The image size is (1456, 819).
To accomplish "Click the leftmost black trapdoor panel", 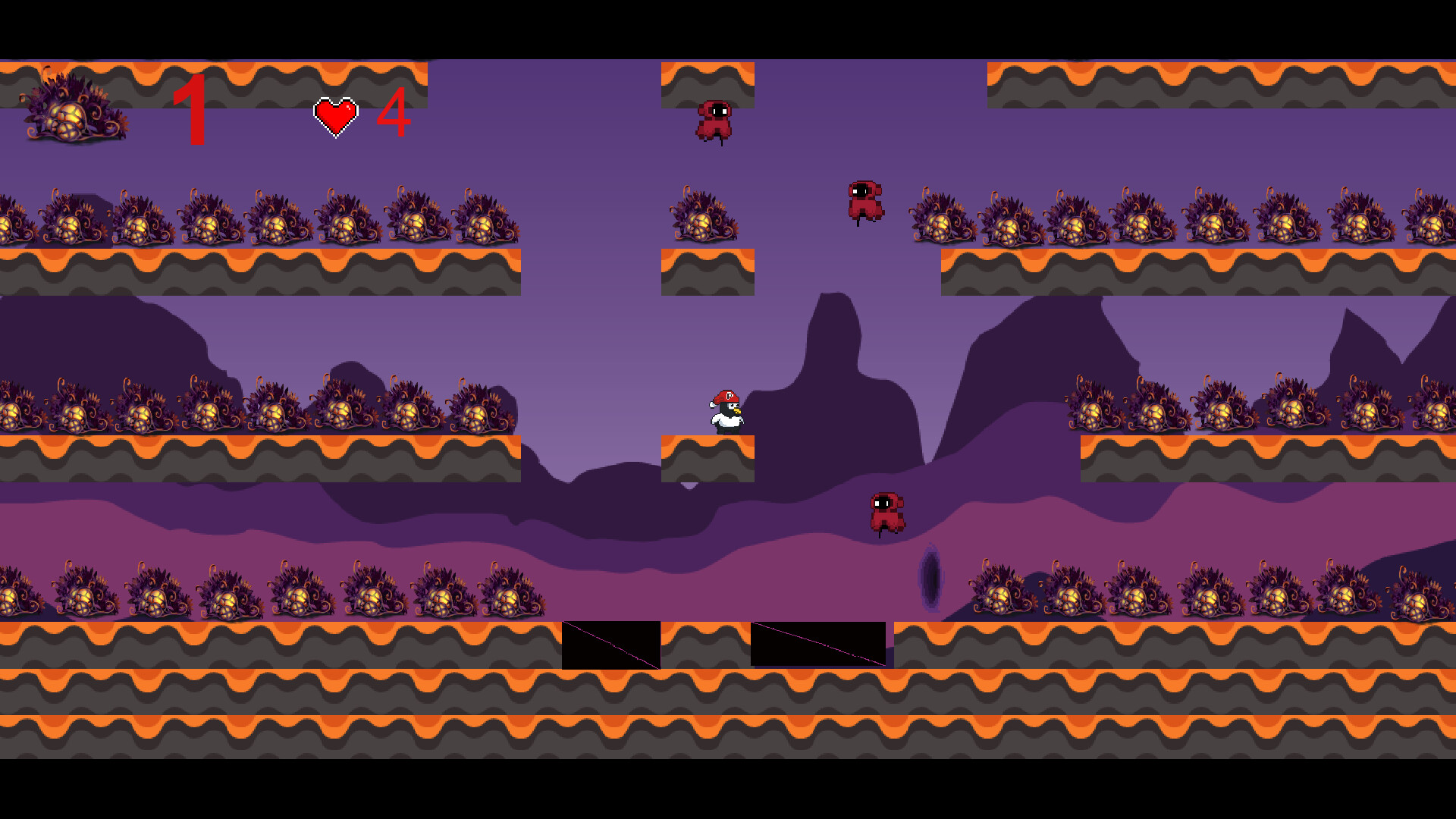I will [610, 645].
